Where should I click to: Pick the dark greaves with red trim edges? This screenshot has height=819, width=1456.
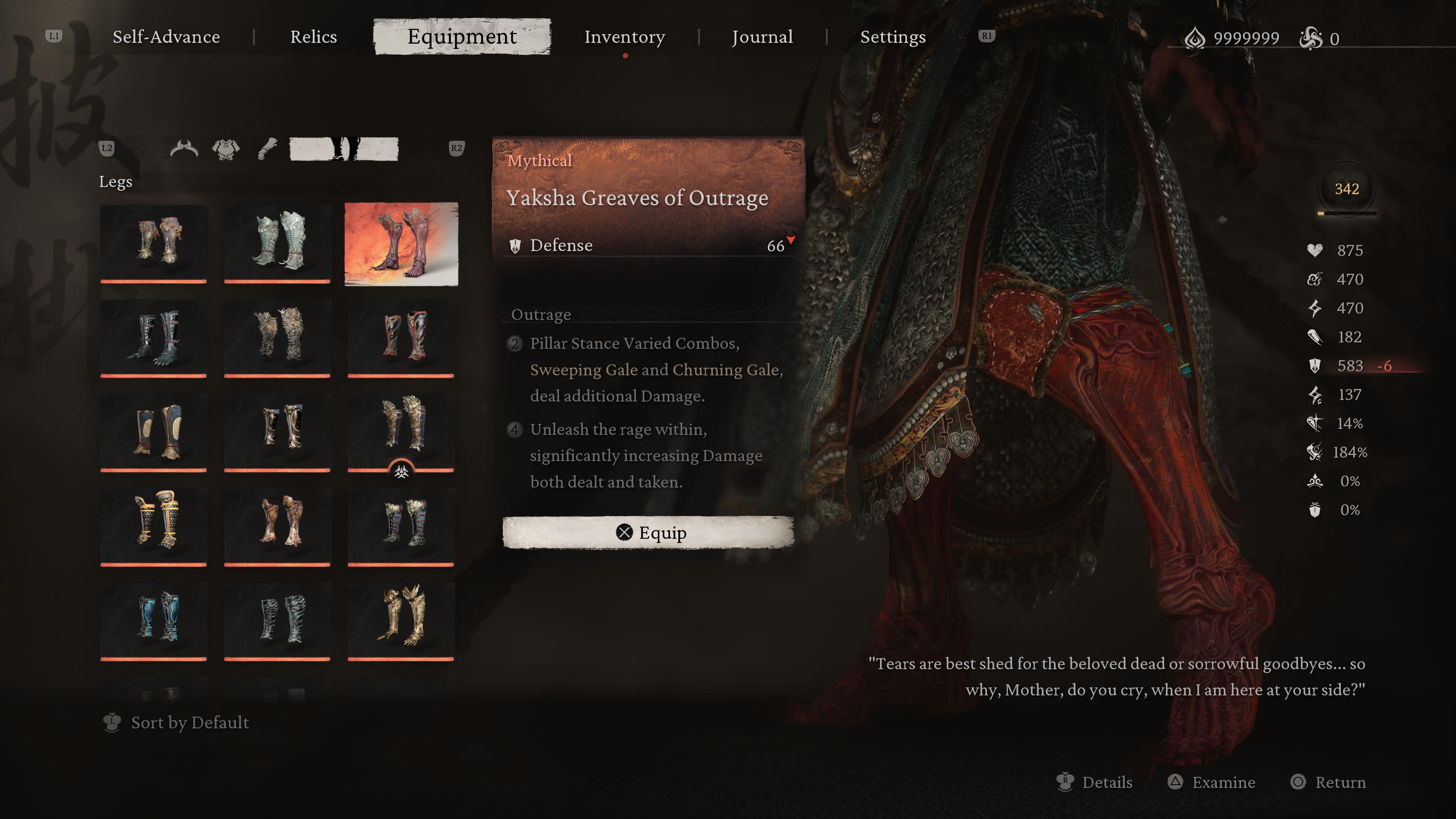click(x=401, y=337)
